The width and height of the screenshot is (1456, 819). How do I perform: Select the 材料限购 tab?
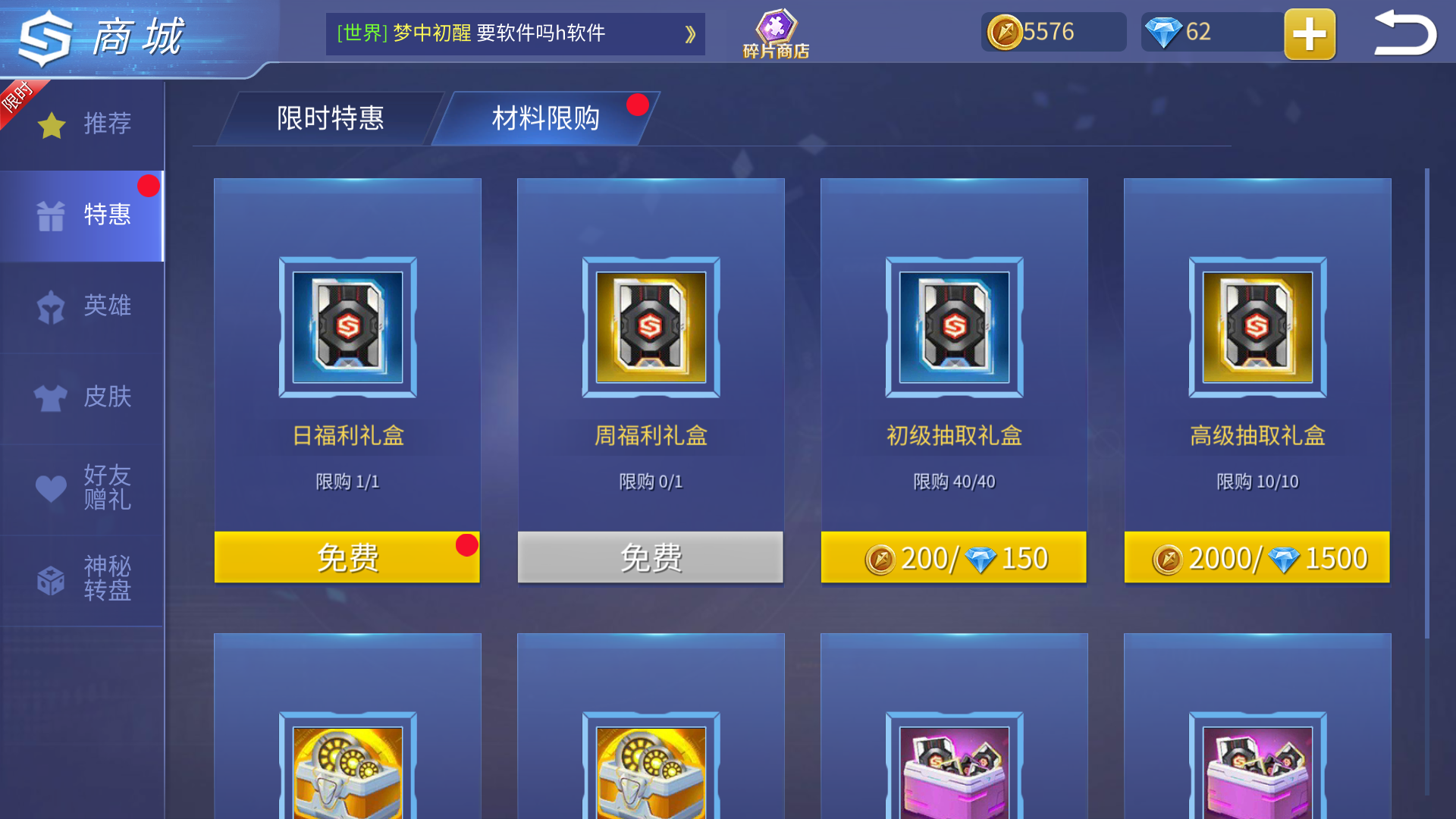(546, 118)
